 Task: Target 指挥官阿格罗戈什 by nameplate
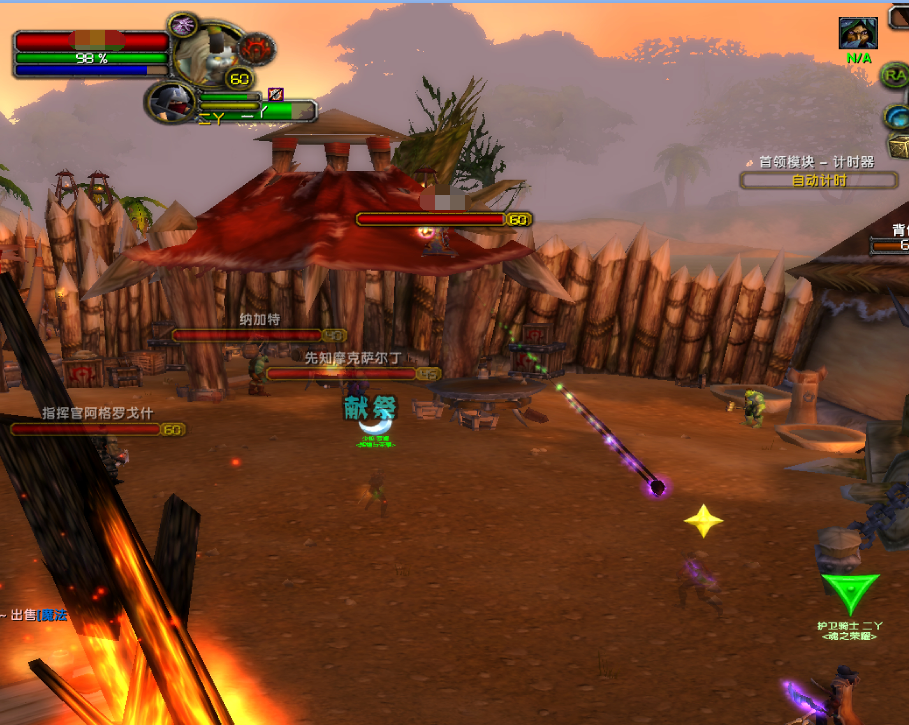(x=97, y=429)
